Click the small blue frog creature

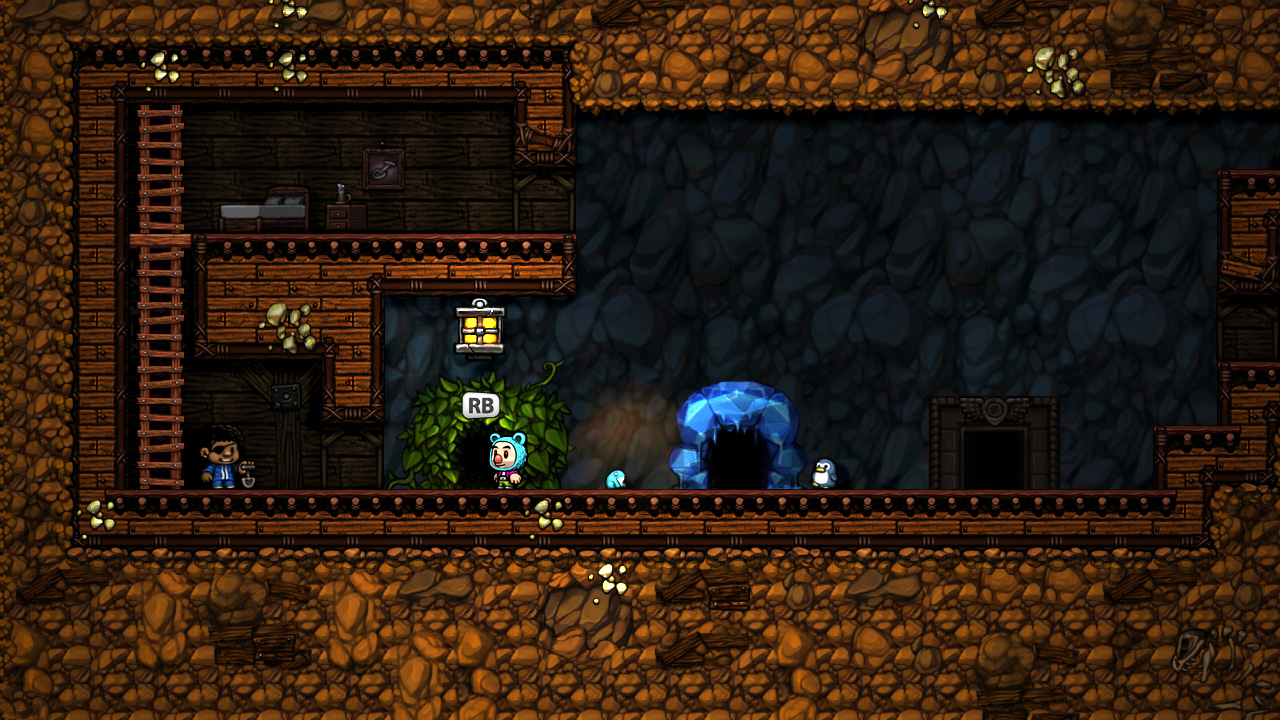(618, 478)
